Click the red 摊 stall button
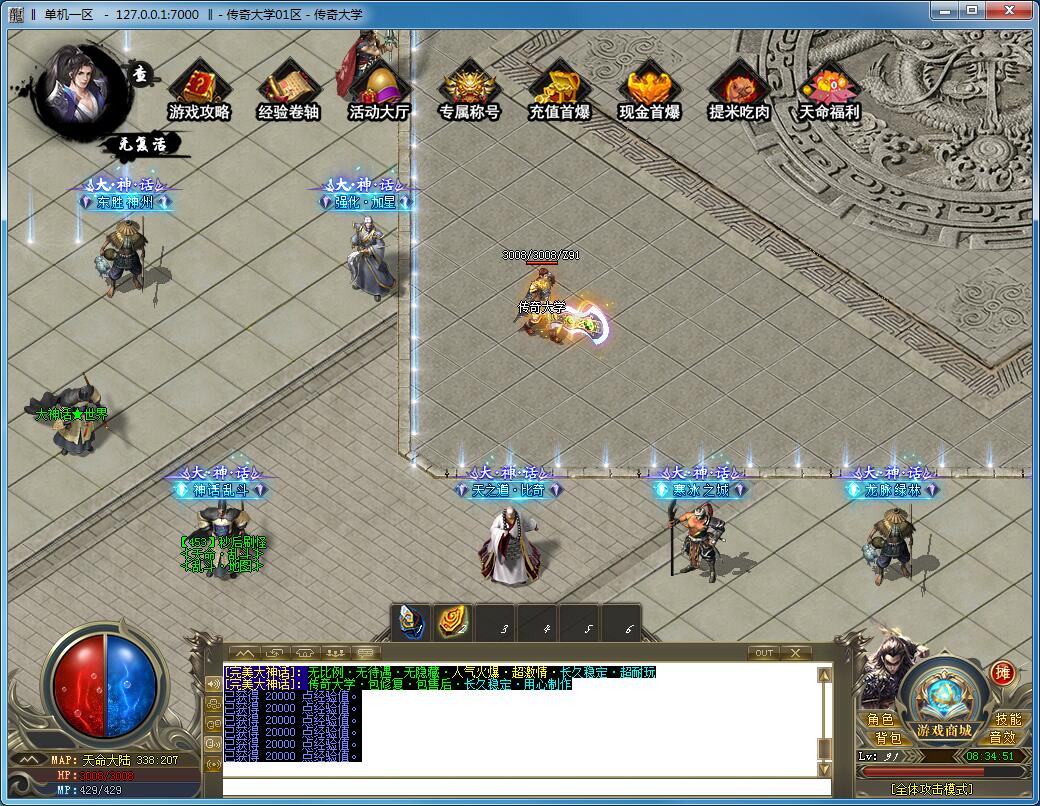 pos(1002,673)
